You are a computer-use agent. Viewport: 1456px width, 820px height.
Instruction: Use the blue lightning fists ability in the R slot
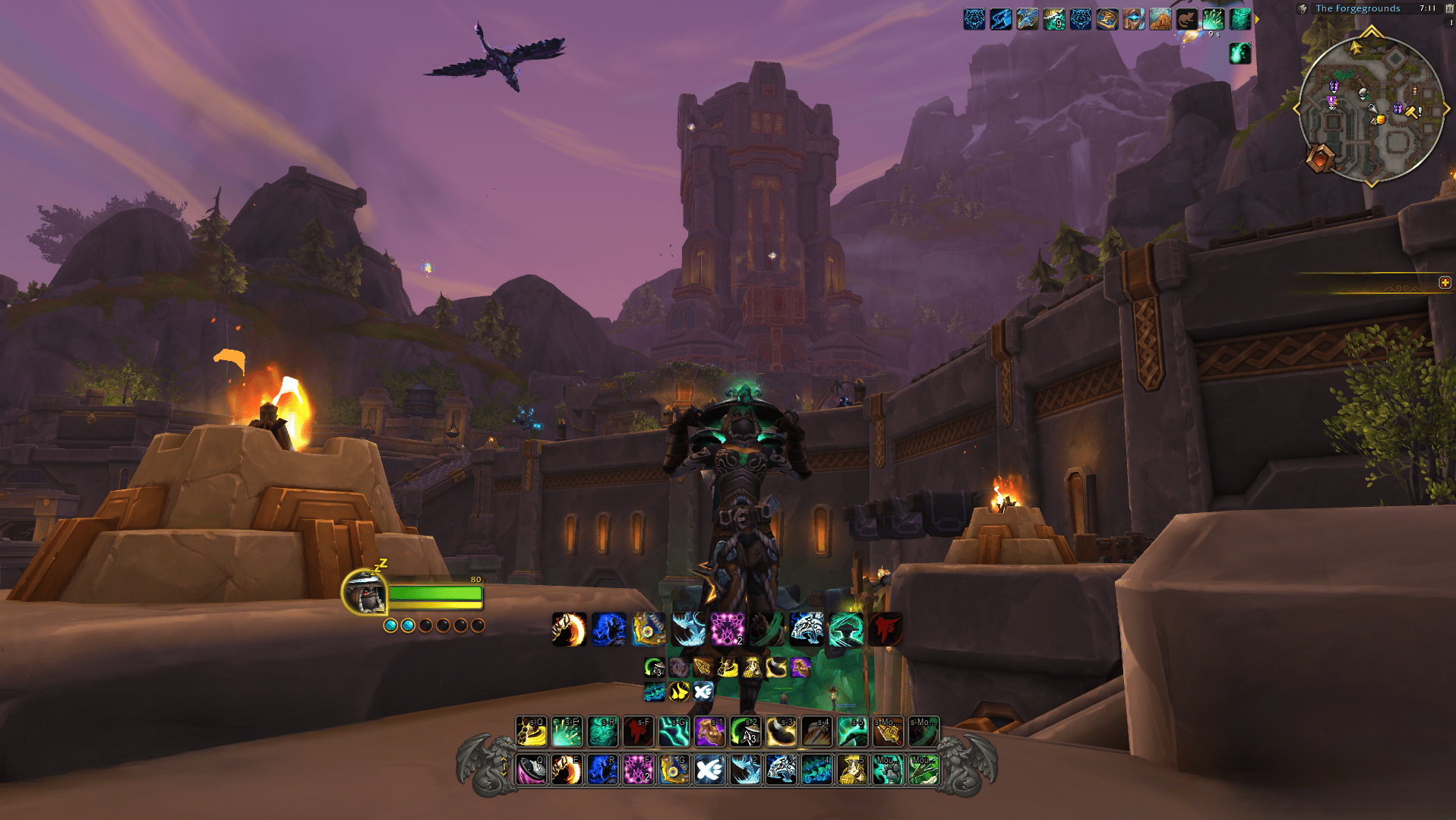pos(602,770)
